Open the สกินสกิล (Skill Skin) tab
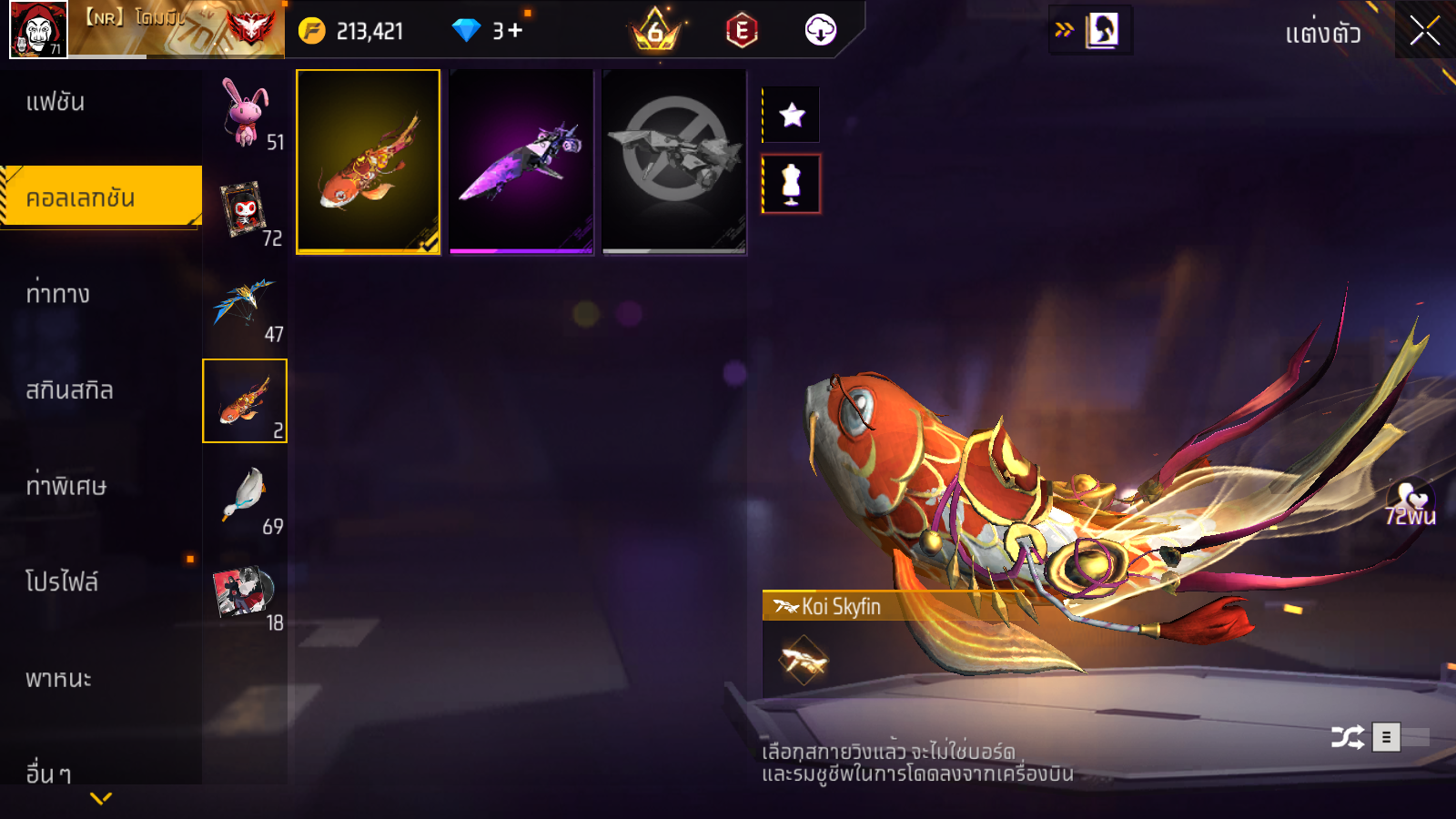The height and width of the screenshot is (819, 1456). (69, 390)
